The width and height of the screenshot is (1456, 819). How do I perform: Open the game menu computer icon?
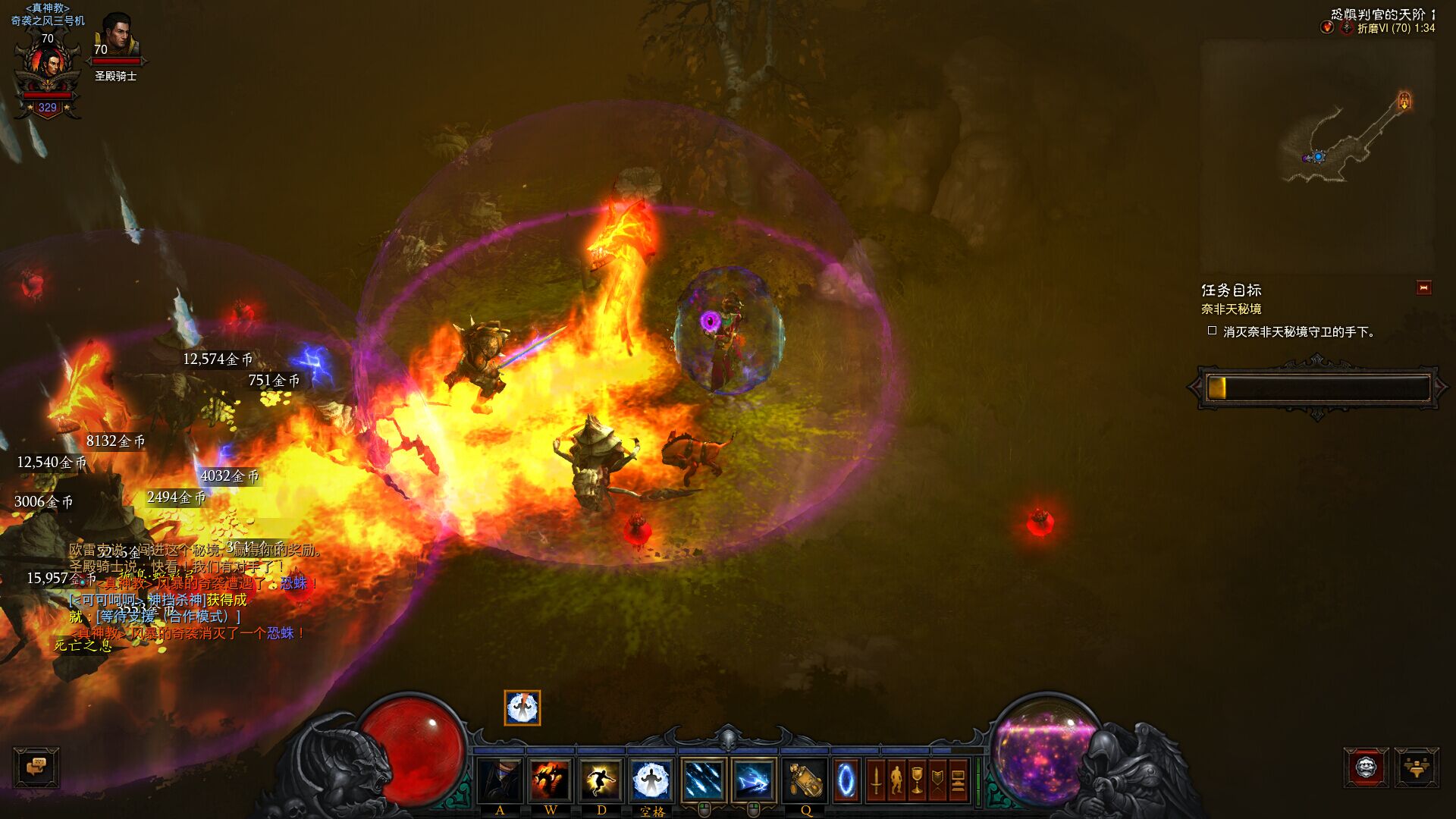[x=958, y=780]
